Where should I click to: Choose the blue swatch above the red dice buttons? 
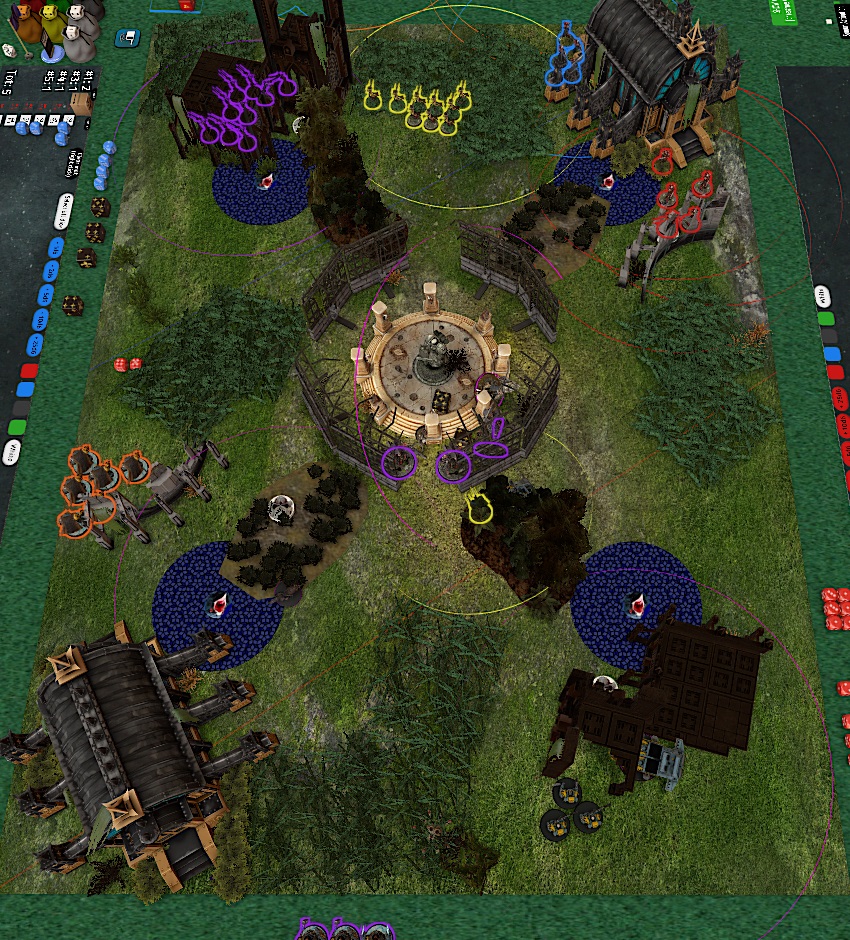point(831,355)
